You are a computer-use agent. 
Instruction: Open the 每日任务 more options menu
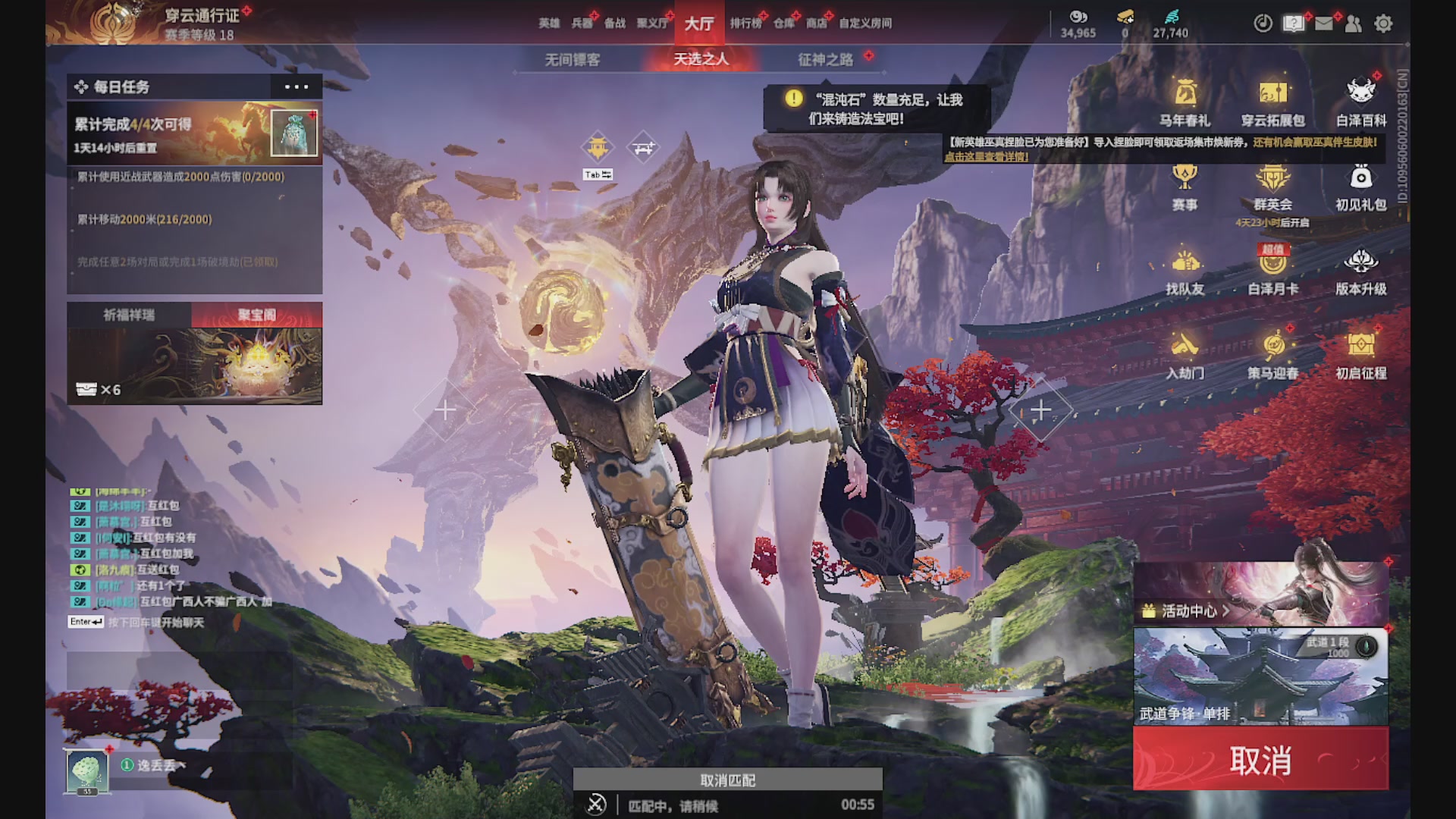pyautogui.click(x=295, y=87)
